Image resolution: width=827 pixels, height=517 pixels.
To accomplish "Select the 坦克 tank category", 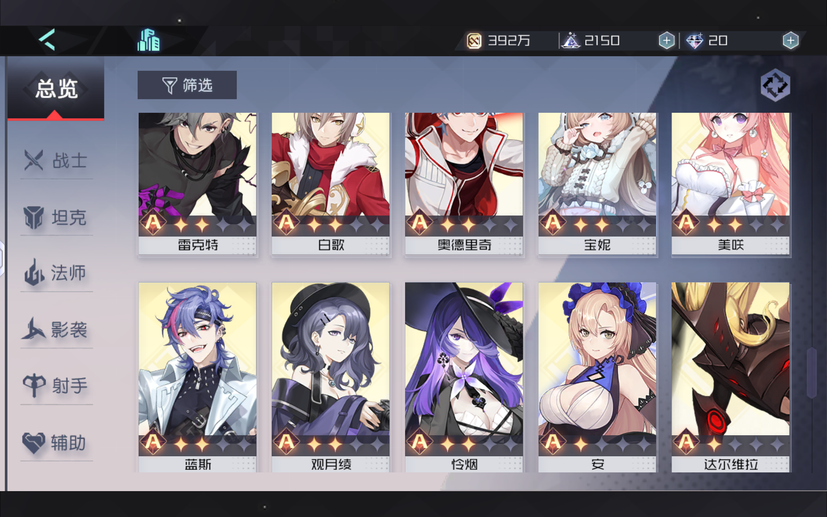I will tap(57, 217).
